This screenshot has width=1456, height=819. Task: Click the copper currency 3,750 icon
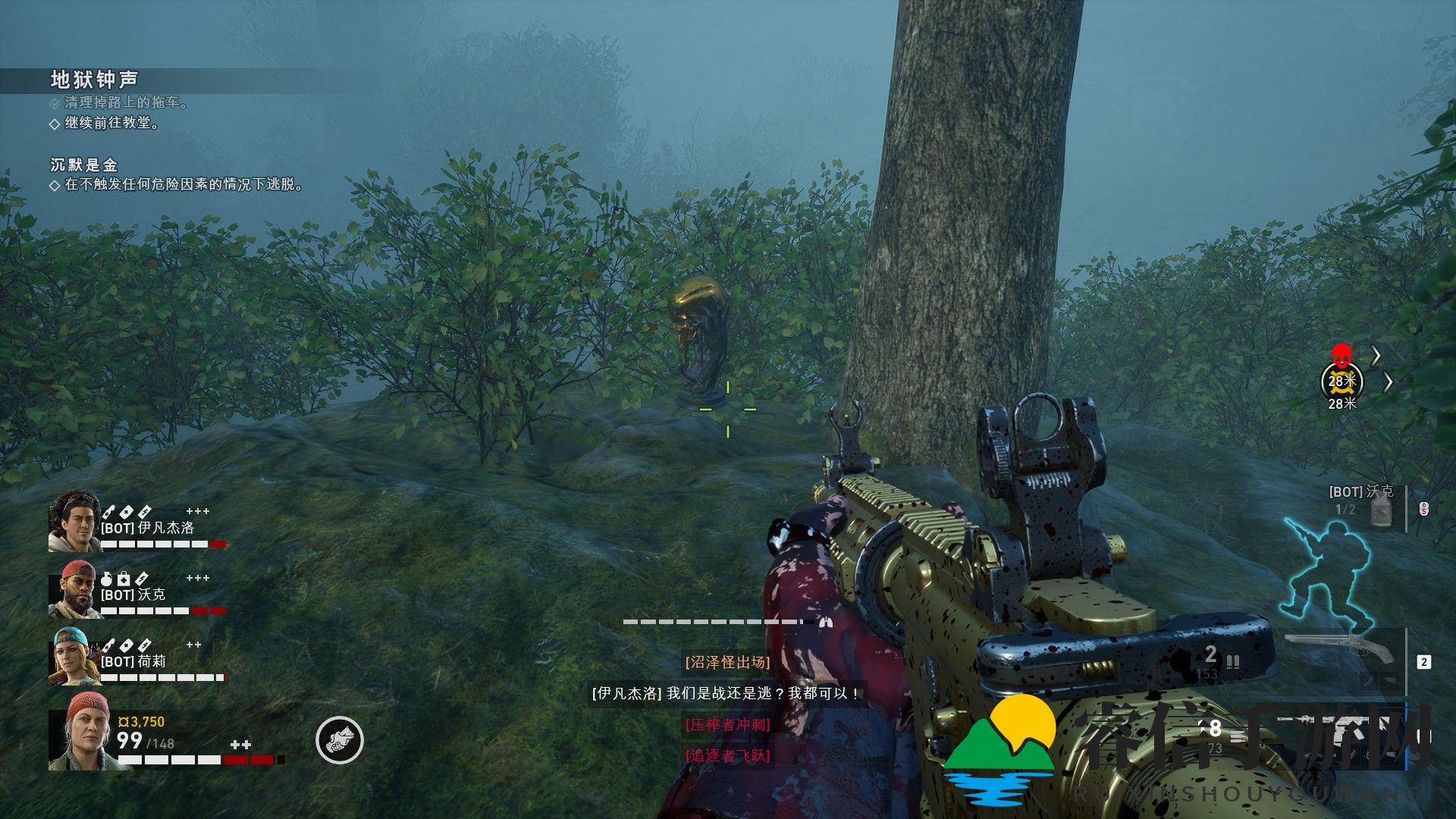pos(124,722)
